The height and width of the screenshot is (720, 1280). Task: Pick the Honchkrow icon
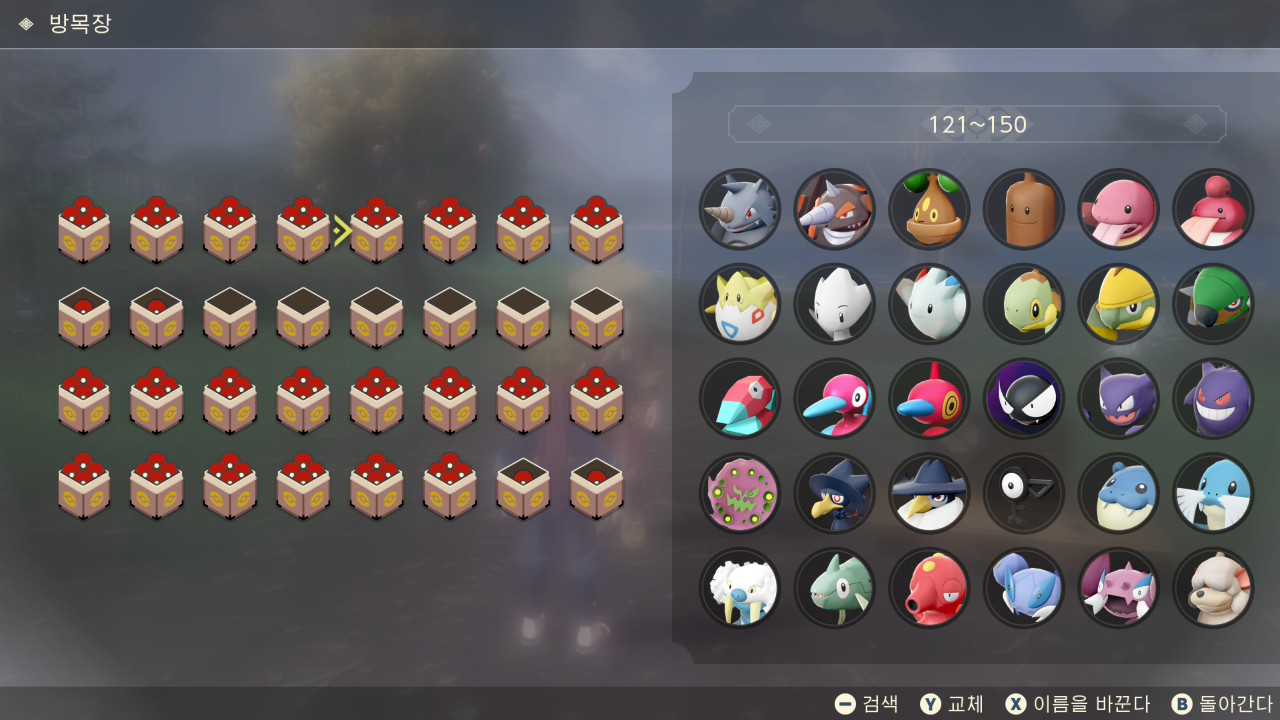pyautogui.click(x=929, y=493)
